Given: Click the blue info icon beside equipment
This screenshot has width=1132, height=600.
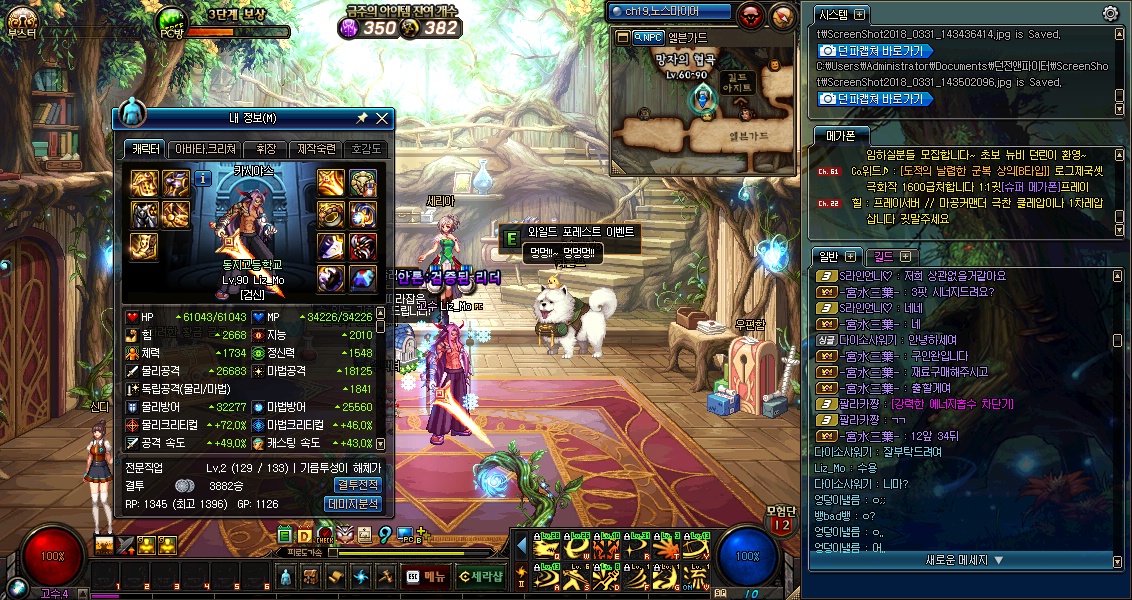Looking at the screenshot, I should (203, 179).
